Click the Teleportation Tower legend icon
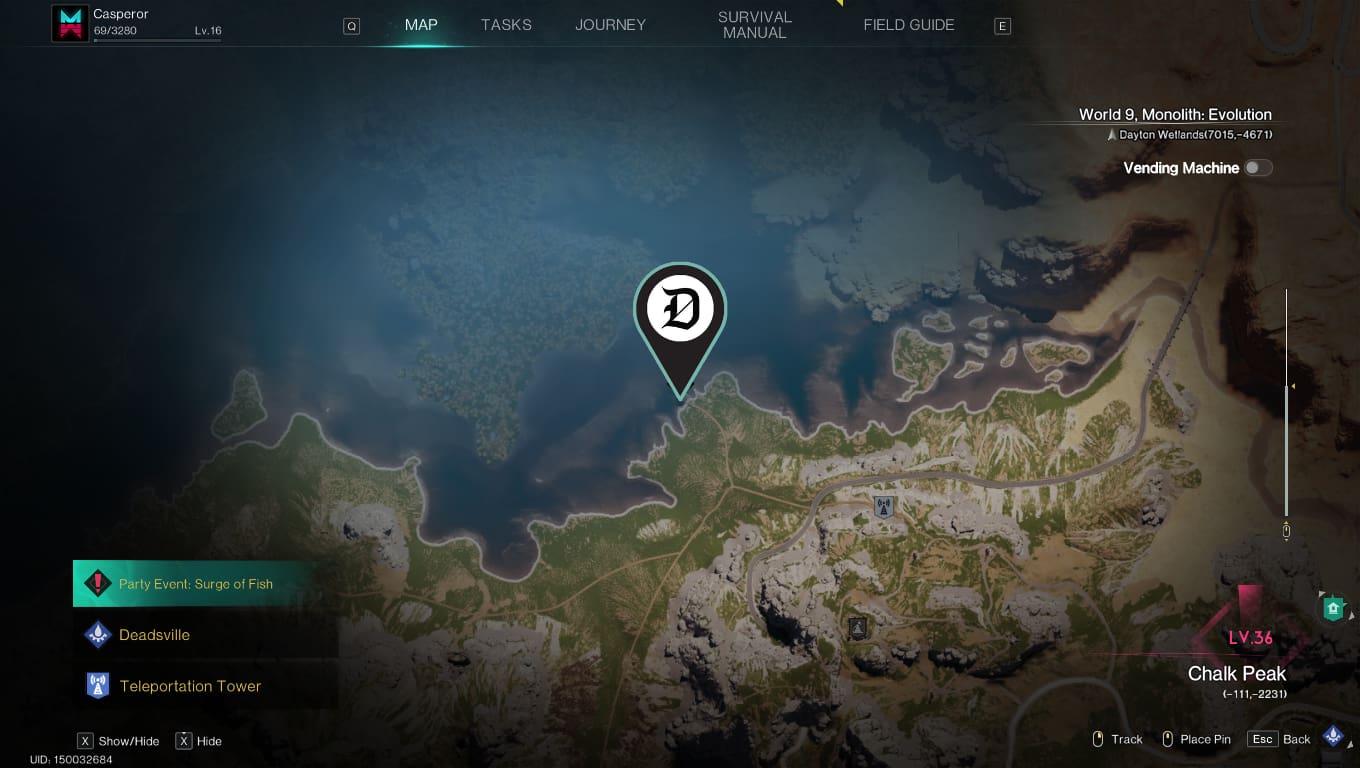The width and height of the screenshot is (1360, 768). point(97,685)
